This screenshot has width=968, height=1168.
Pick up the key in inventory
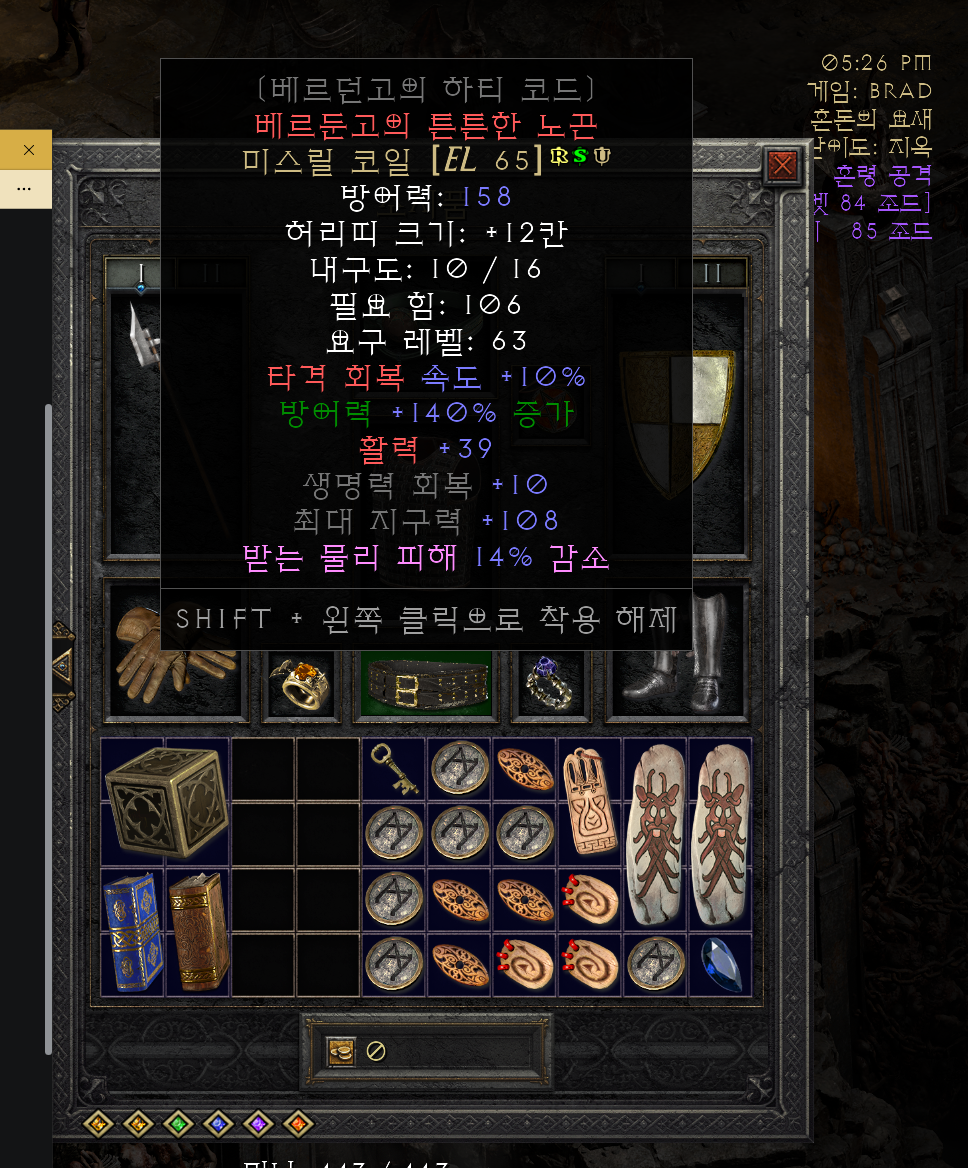pyautogui.click(x=393, y=769)
